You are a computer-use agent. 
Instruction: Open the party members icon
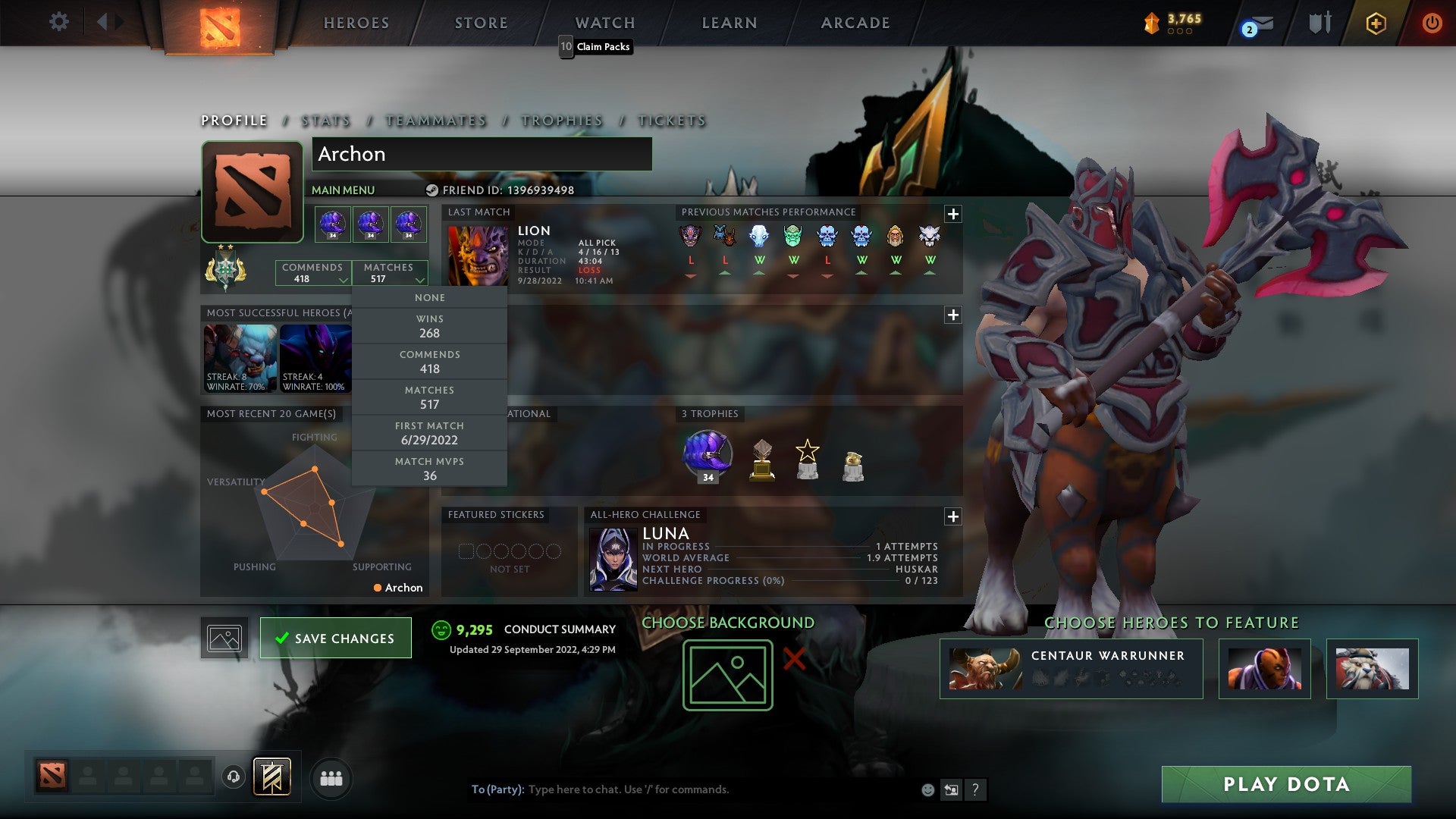point(331,778)
